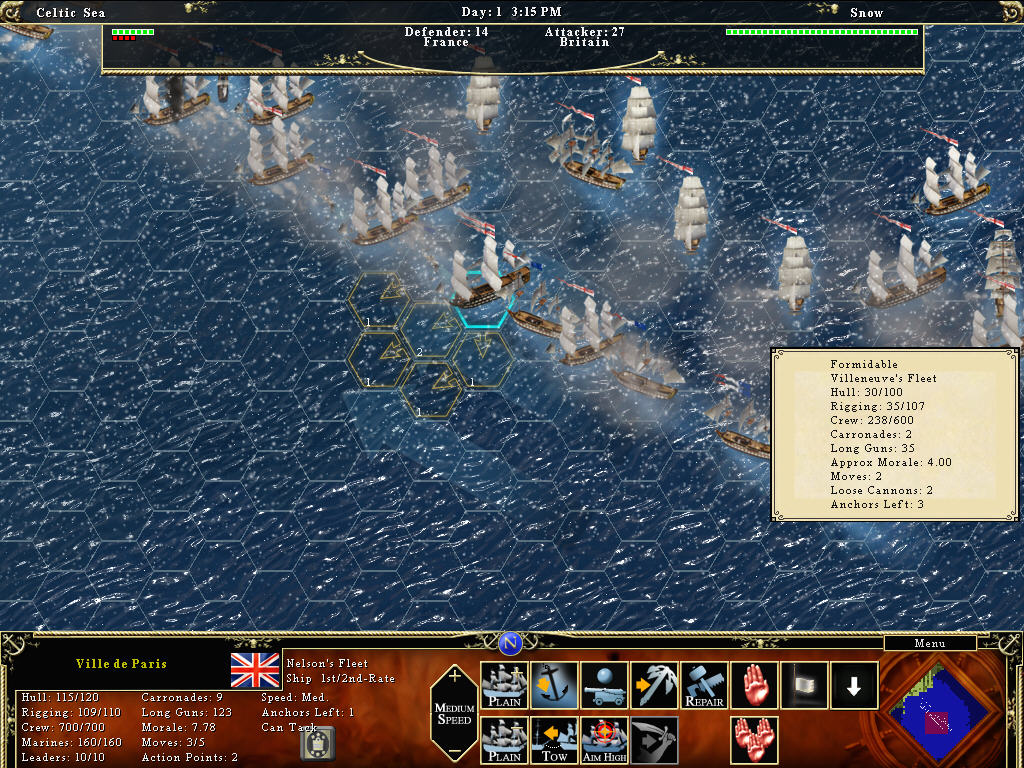Increase ship speed with the plus

tap(455, 676)
